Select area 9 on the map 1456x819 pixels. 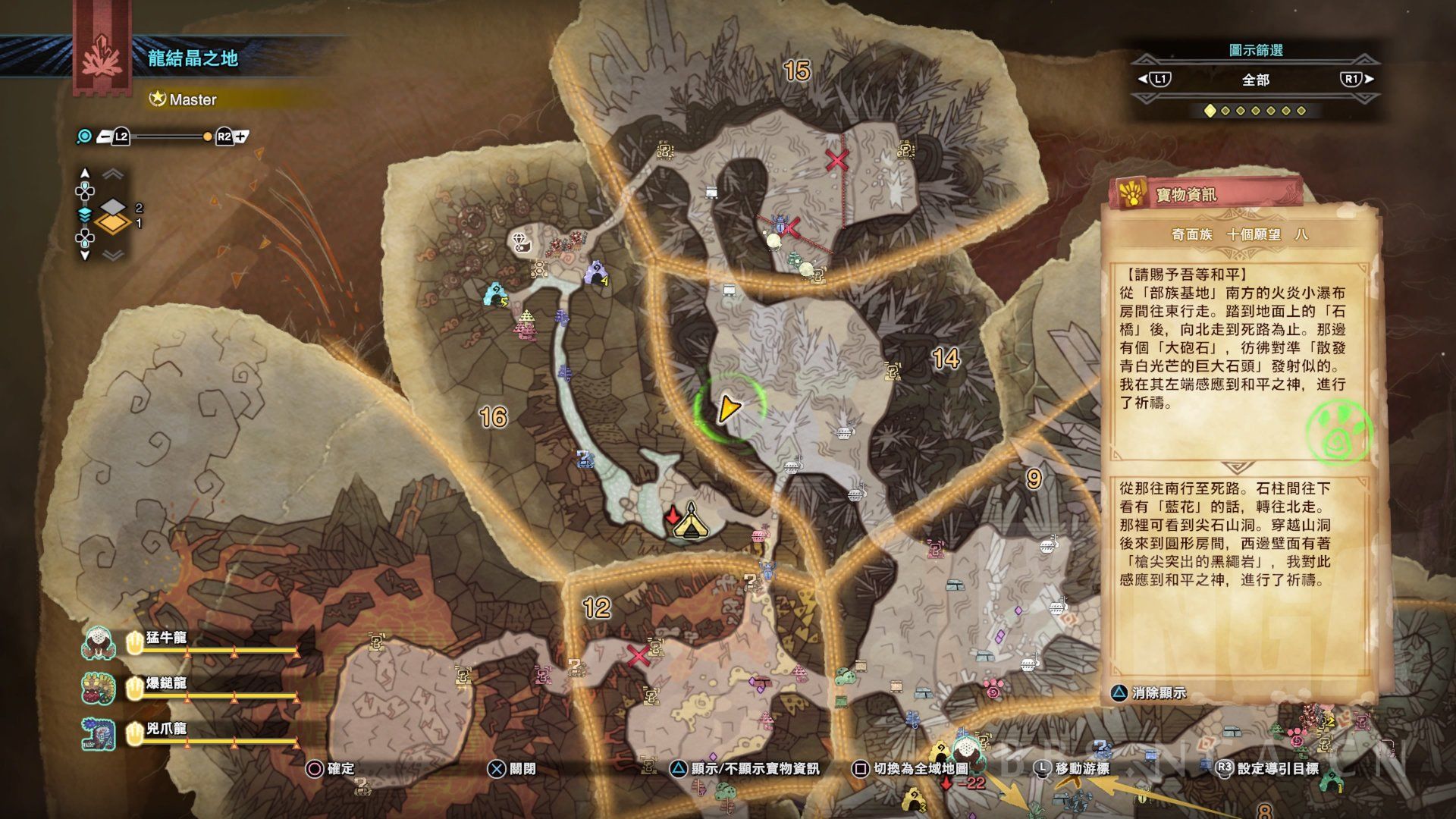(1034, 479)
